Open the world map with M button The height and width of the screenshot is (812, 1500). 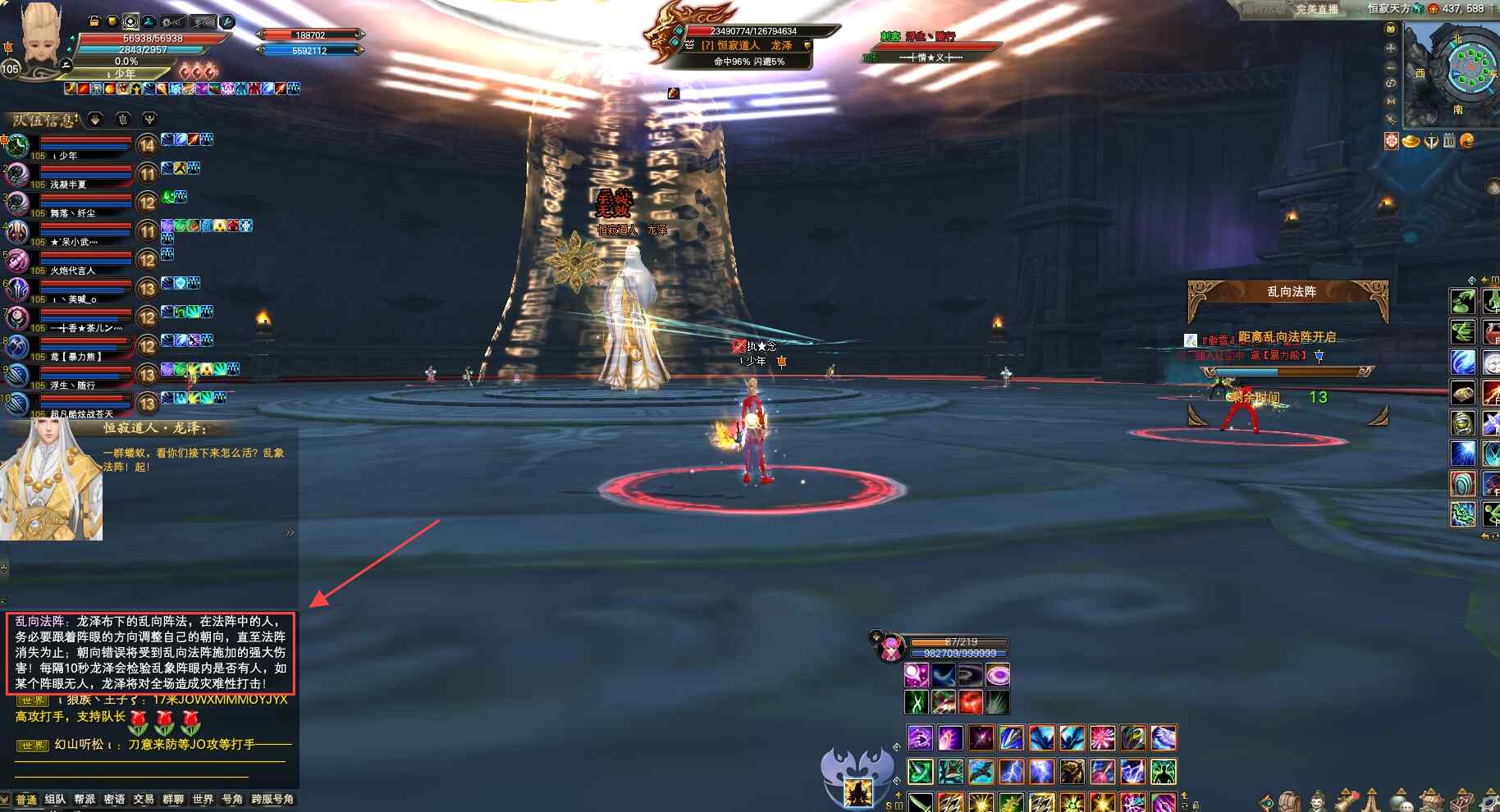click(1391, 101)
